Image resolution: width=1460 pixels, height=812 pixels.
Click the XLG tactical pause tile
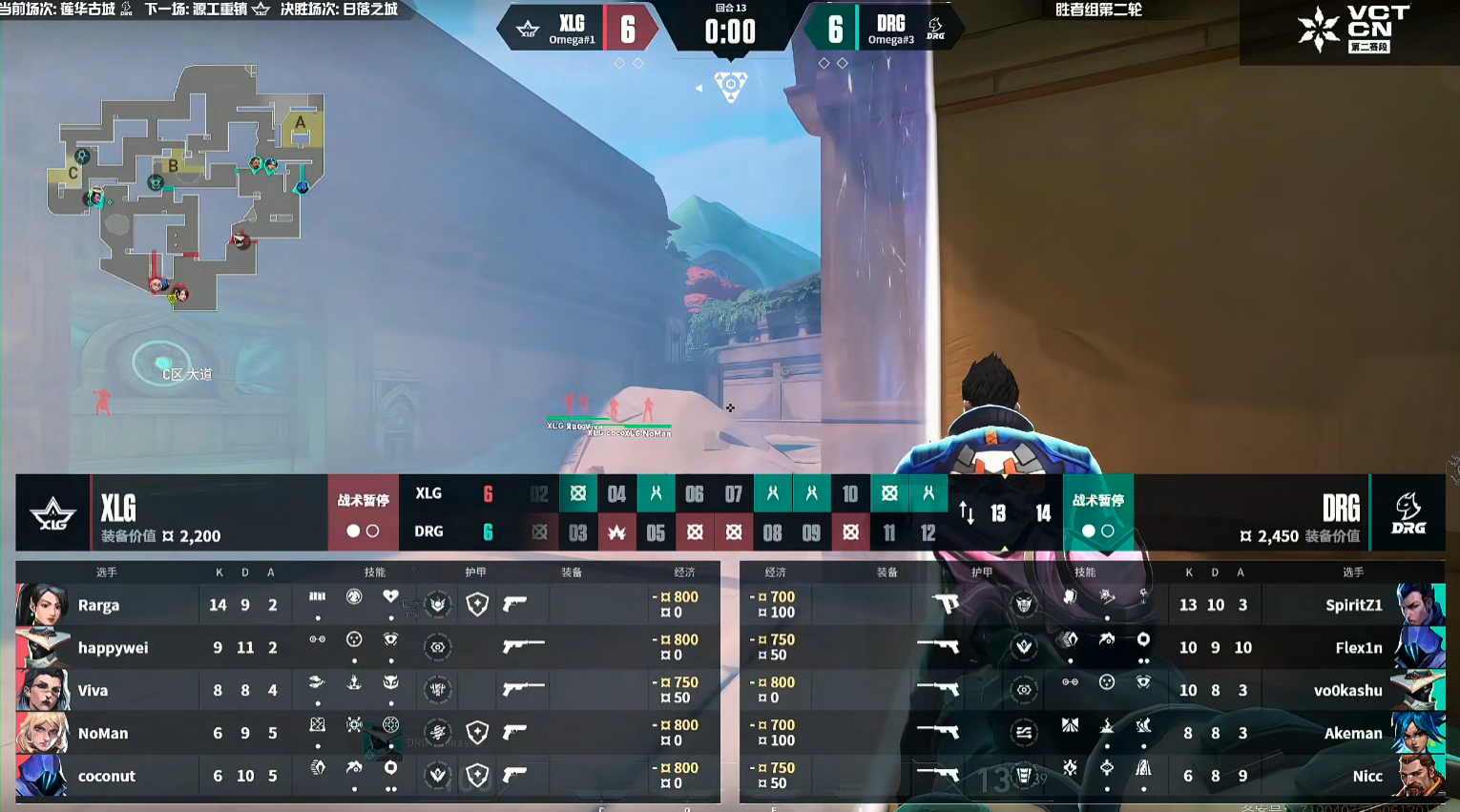(x=363, y=512)
